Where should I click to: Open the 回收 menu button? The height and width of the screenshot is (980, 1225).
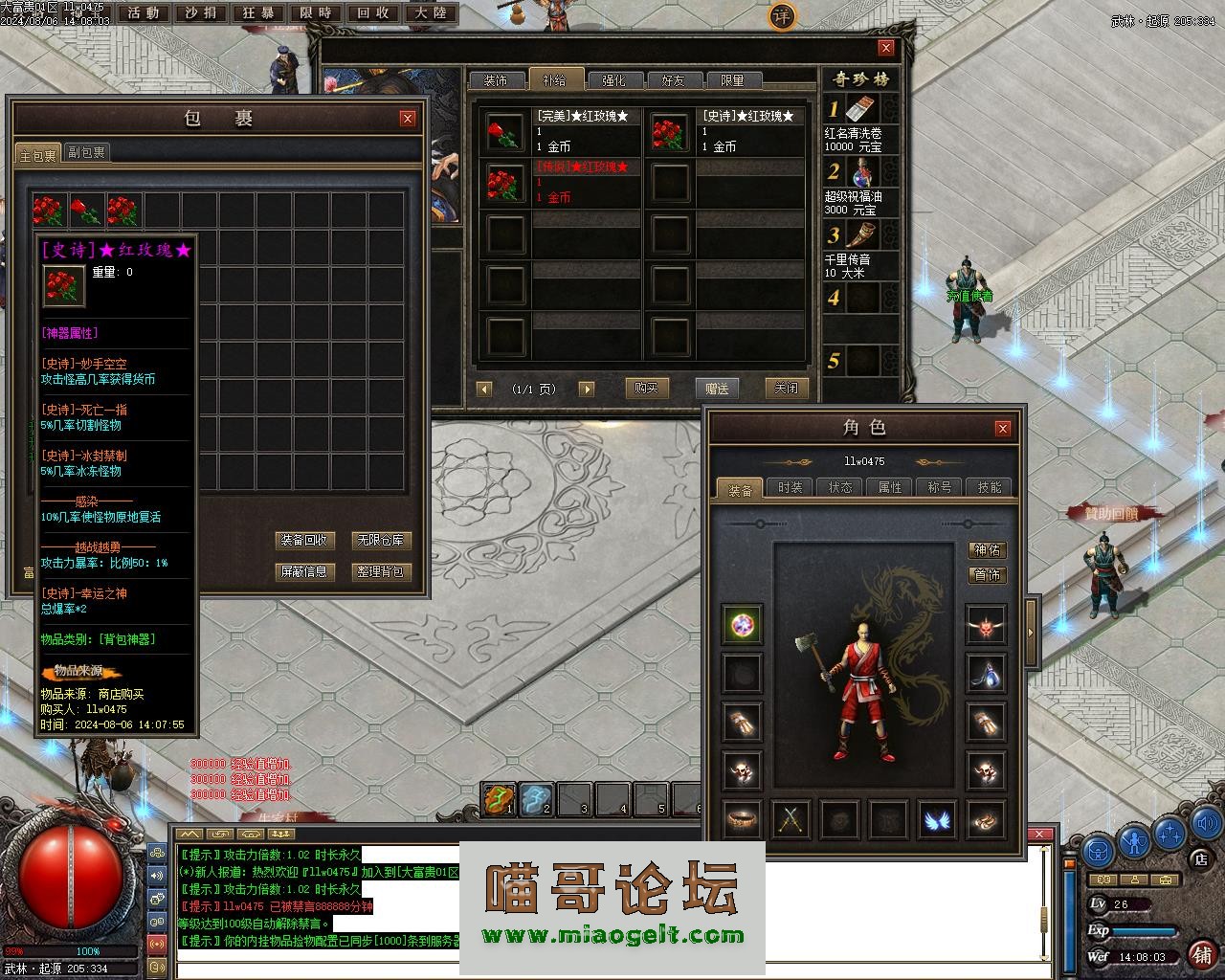373,13
